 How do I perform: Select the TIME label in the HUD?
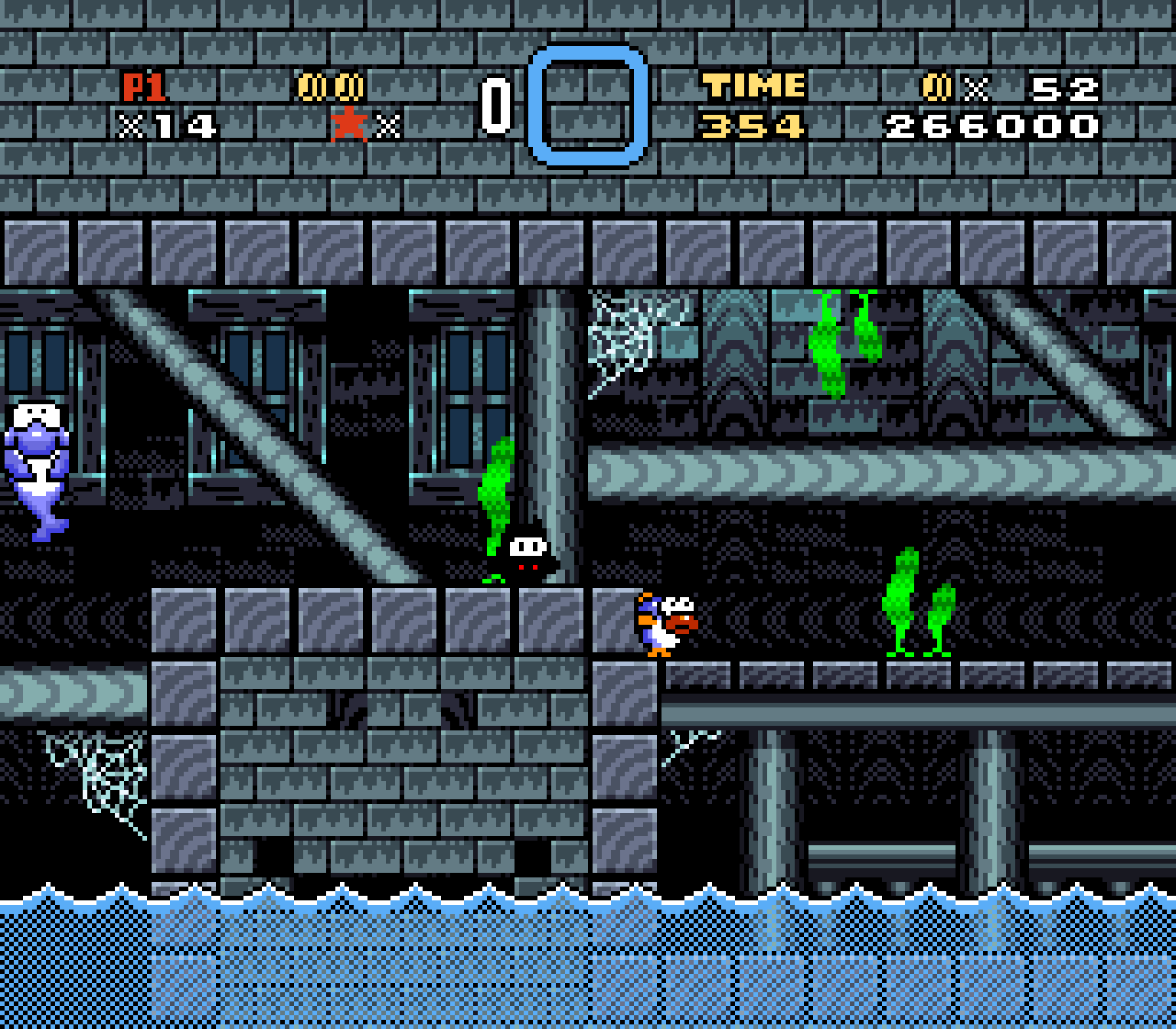[x=754, y=84]
